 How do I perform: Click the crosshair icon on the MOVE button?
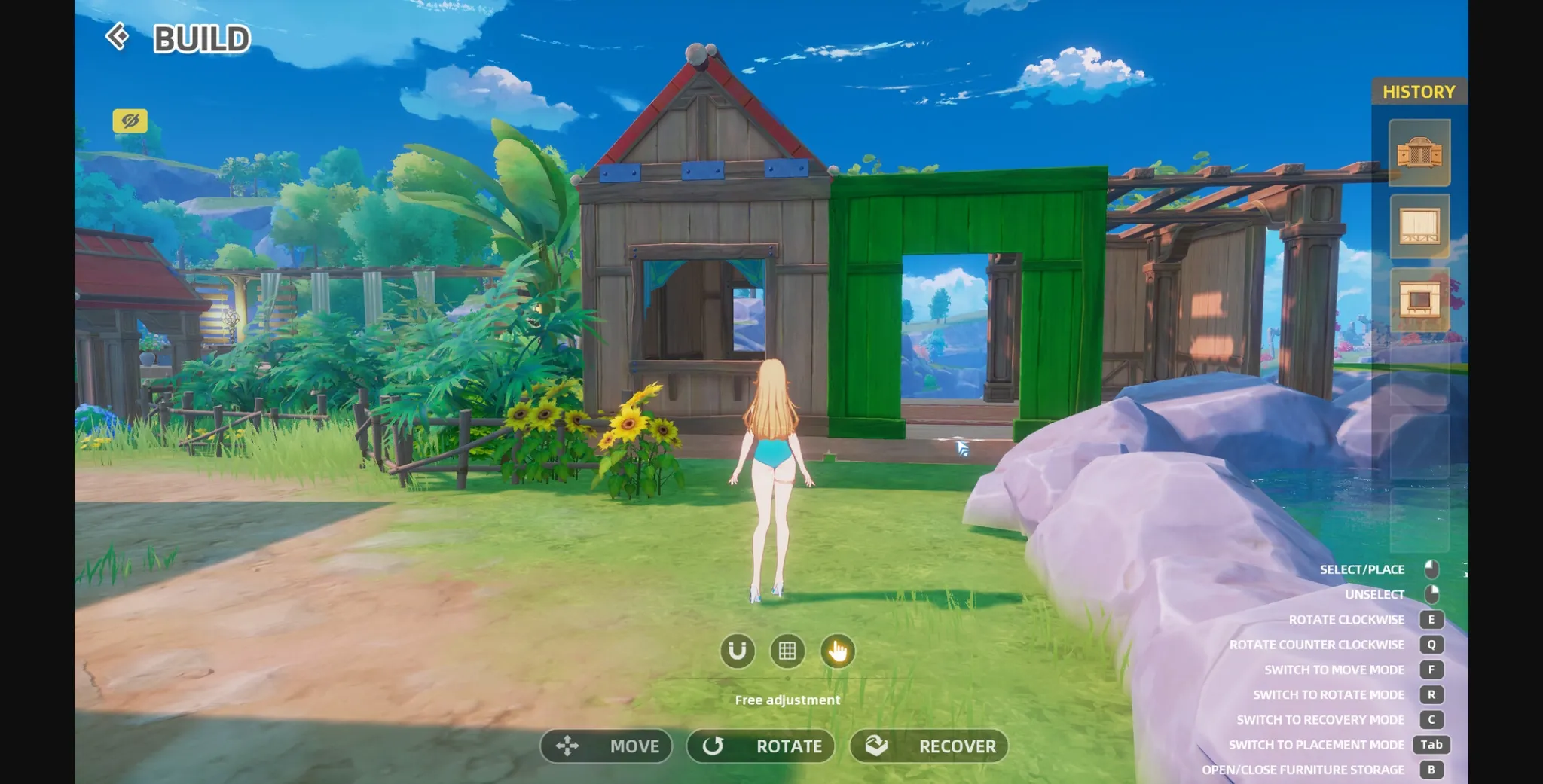tap(566, 746)
